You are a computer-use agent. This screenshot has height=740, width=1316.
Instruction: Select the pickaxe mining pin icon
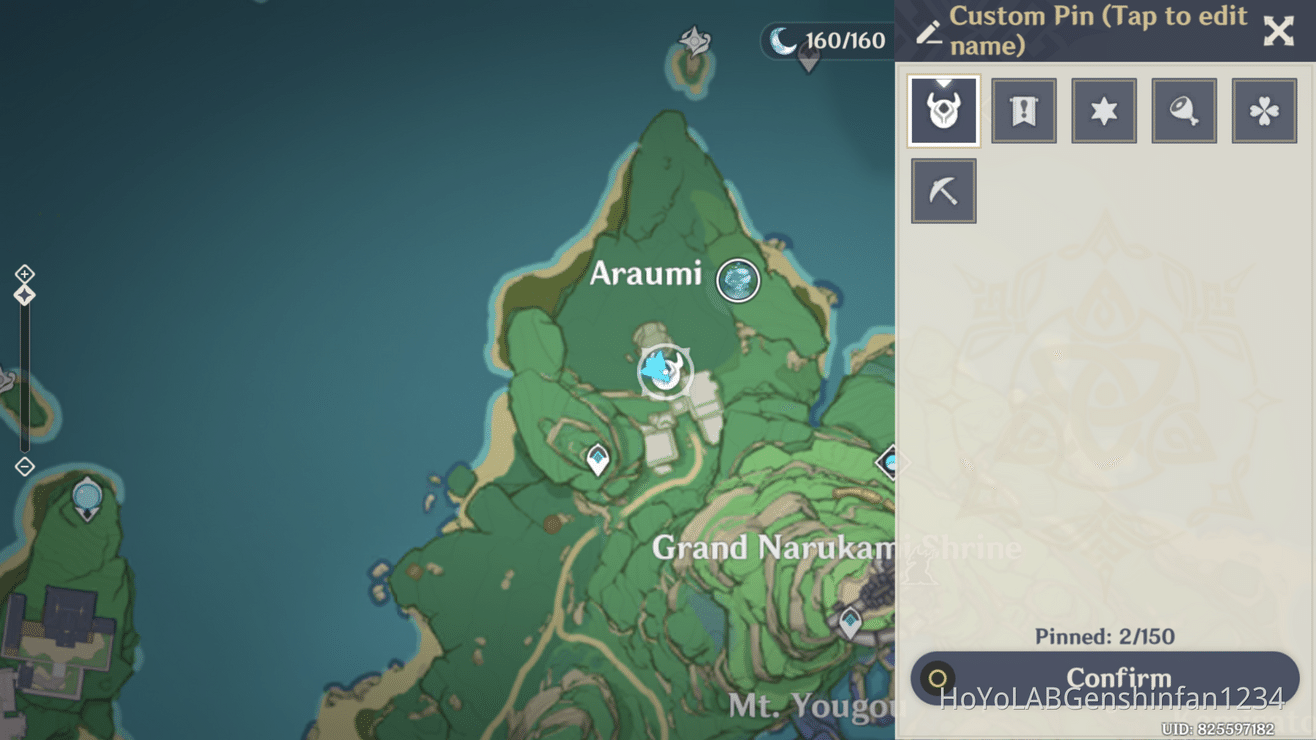click(x=943, y=190)
